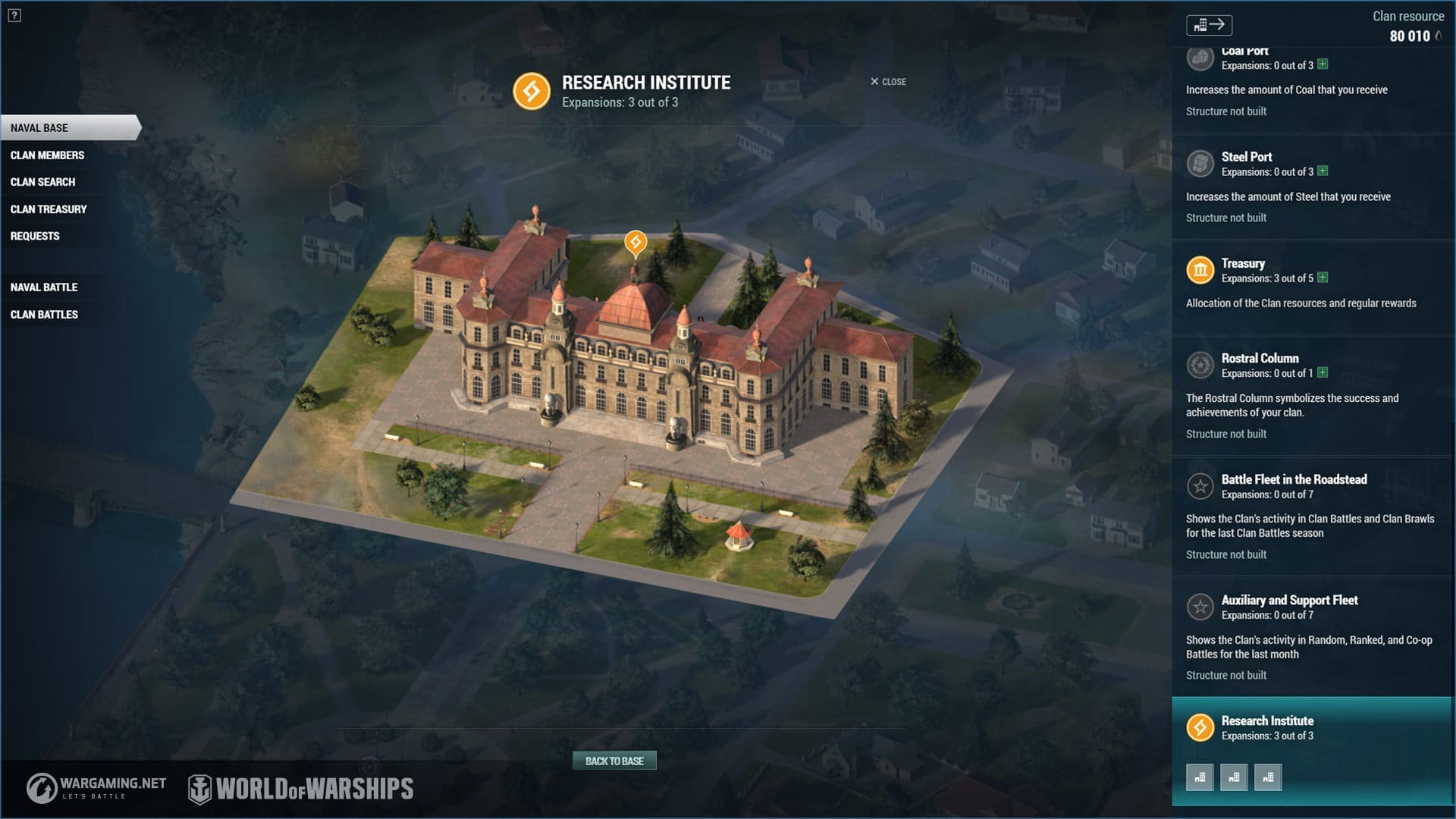
Task: Add an expansion to Steel Port
Action: point(1323,171)
